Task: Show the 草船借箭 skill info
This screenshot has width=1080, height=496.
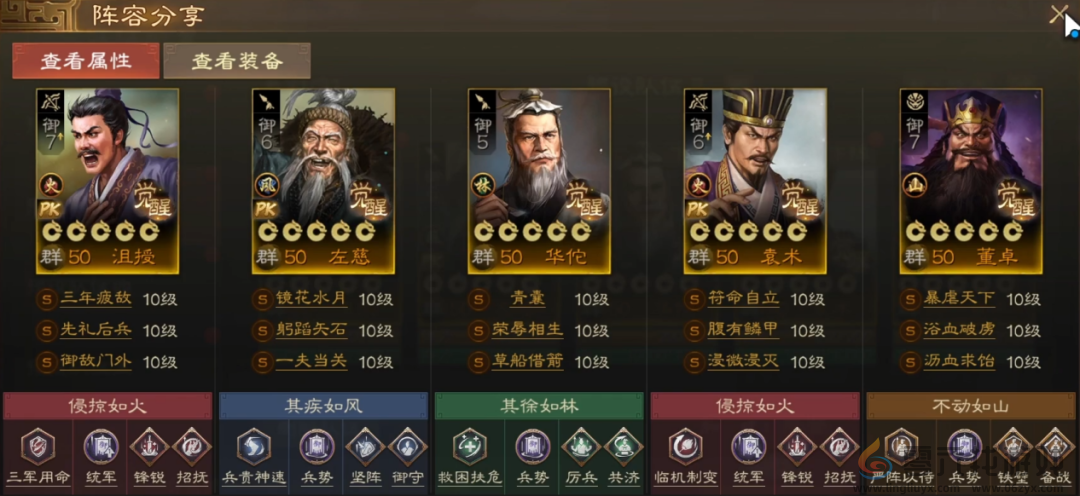Action: point(529,361)
